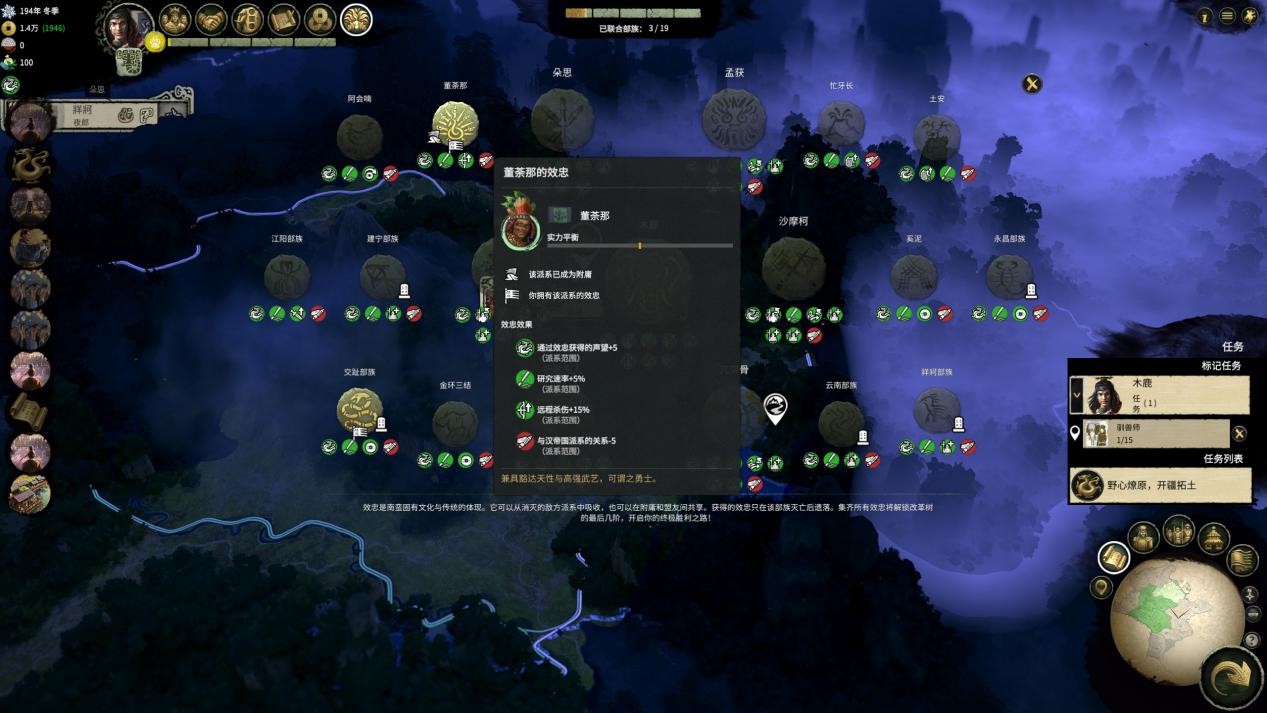Select the 孟获 tribe medallion

pyautogui.click(x=734, y=120)
